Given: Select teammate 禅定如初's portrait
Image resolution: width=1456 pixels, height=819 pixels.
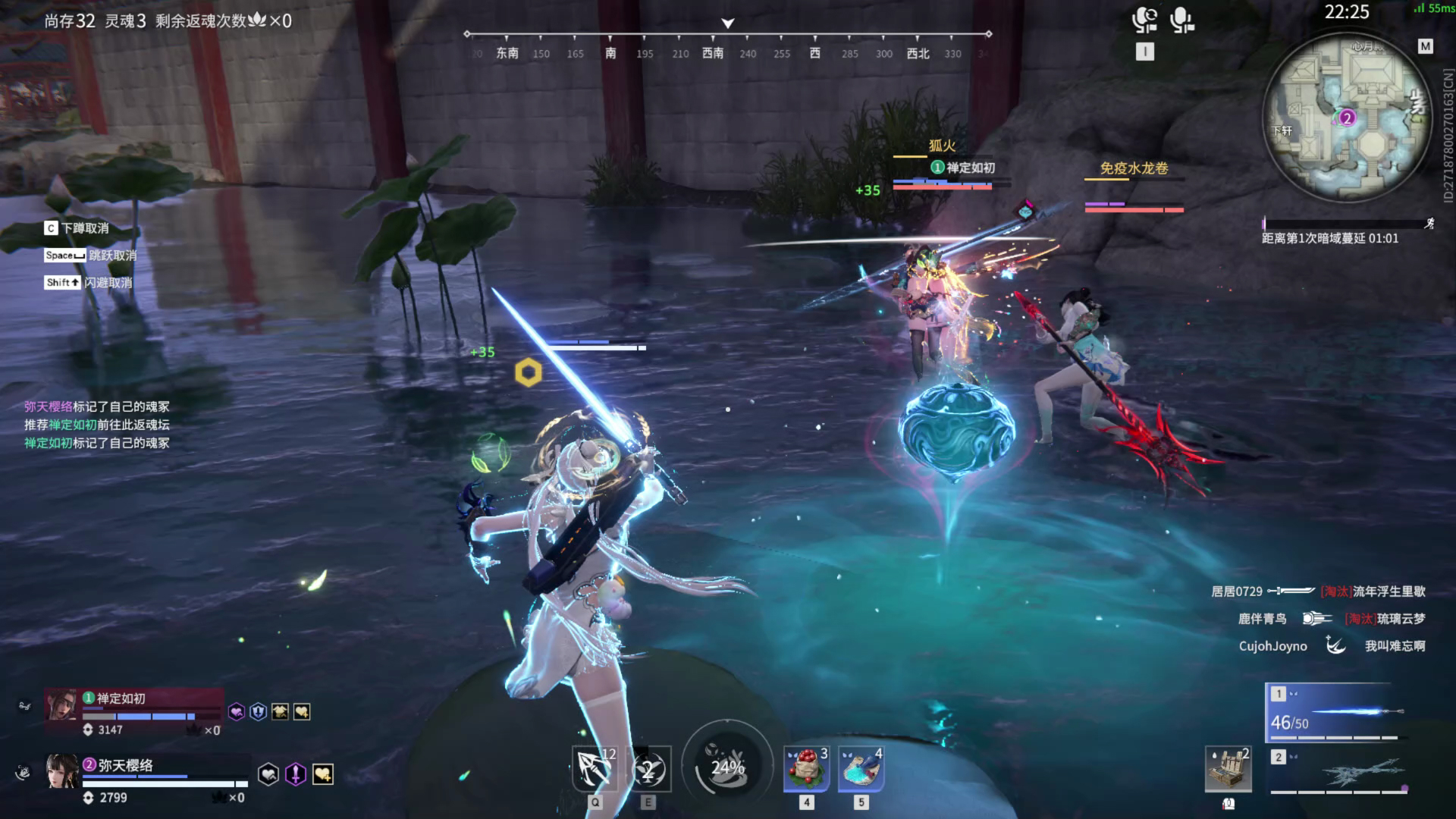Looking at the screenshot, I should [x=61, y=705].
